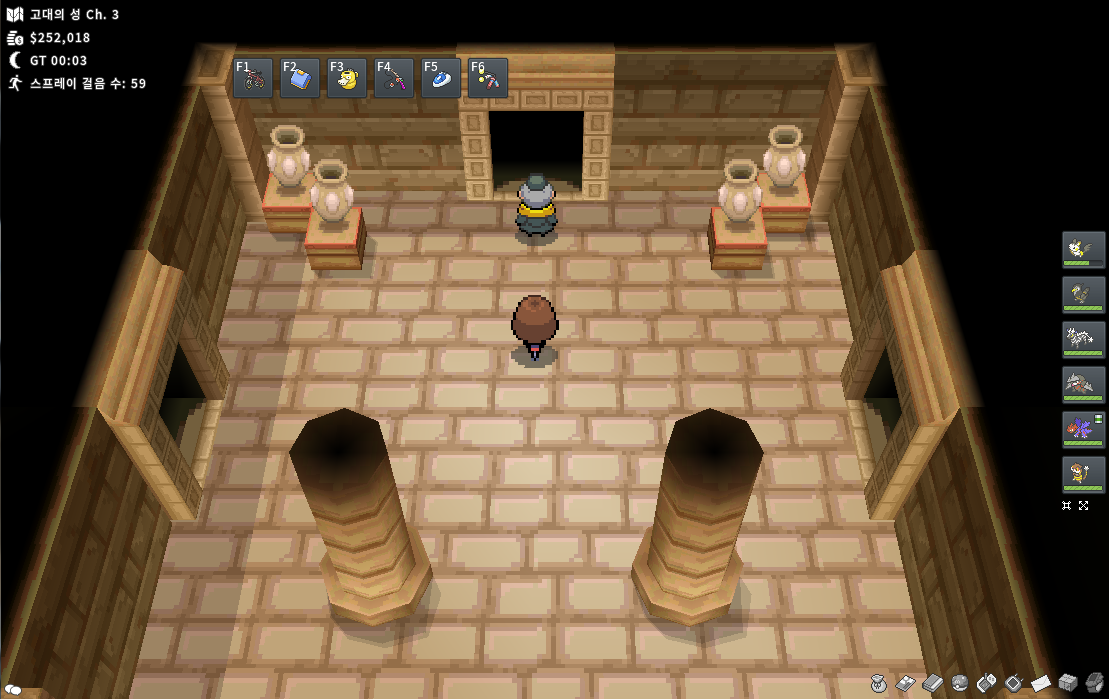Activate the blue ocarina item in slot F5

[x=441, y=78]
